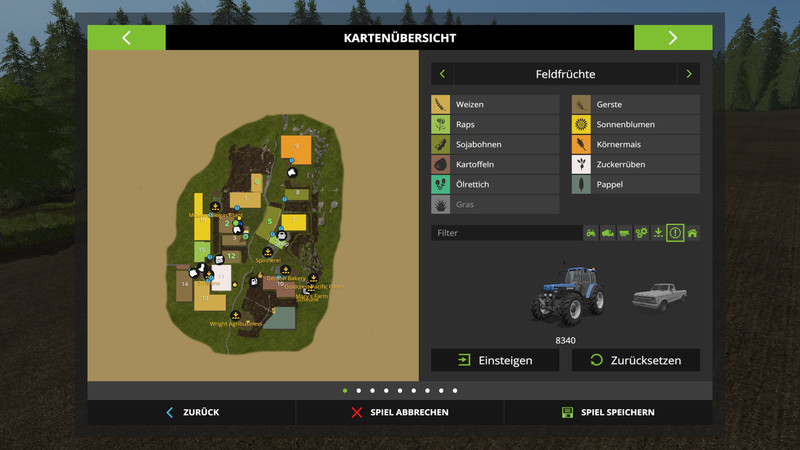Toggle the Körnermais legend entry
This screenshot has height=450, width=800.
click(635, 145)
